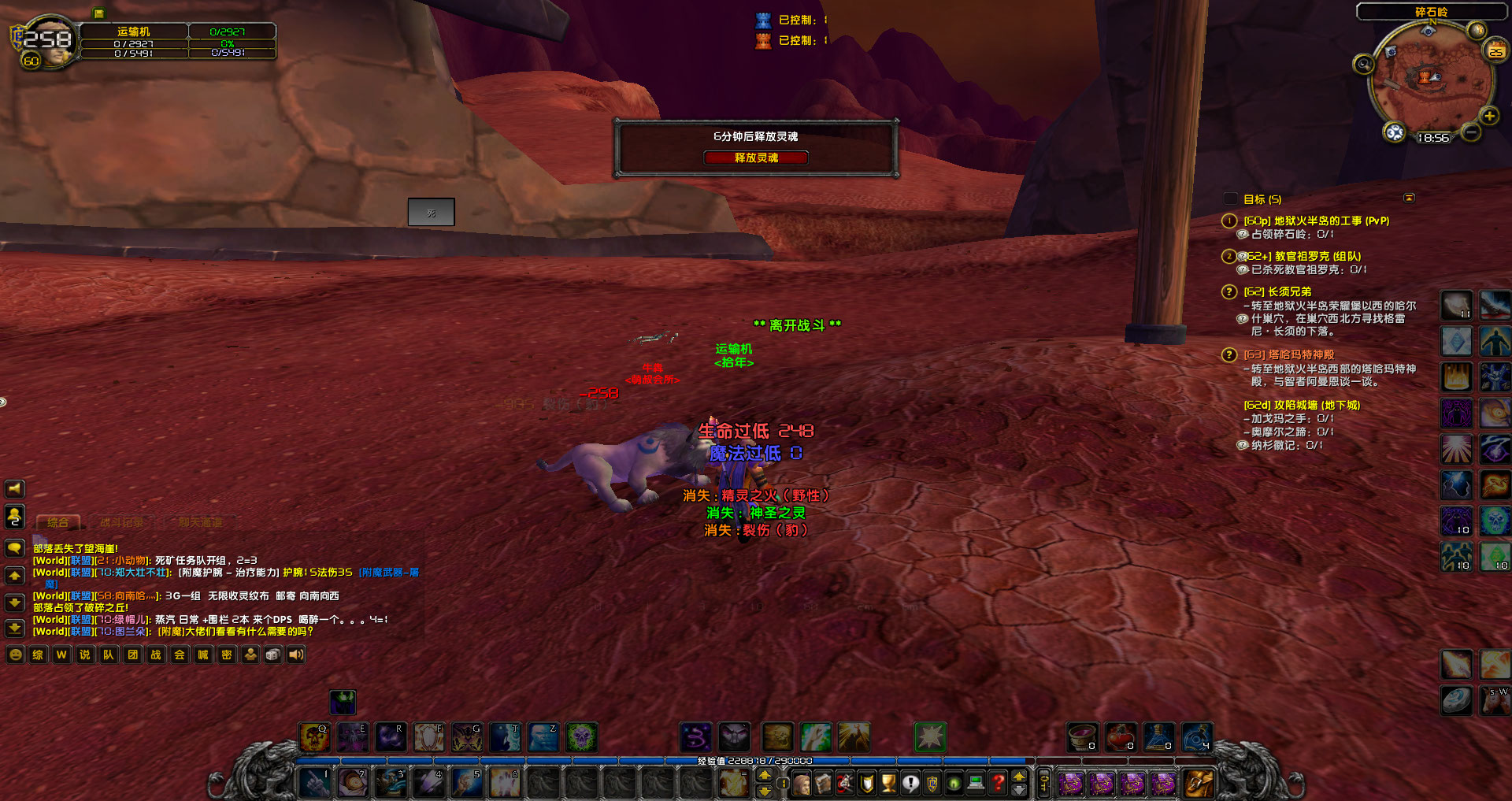Open the talents panel icon
Image resolution: width=1512 pixels, height=801 pixels.
coord(844,784)
